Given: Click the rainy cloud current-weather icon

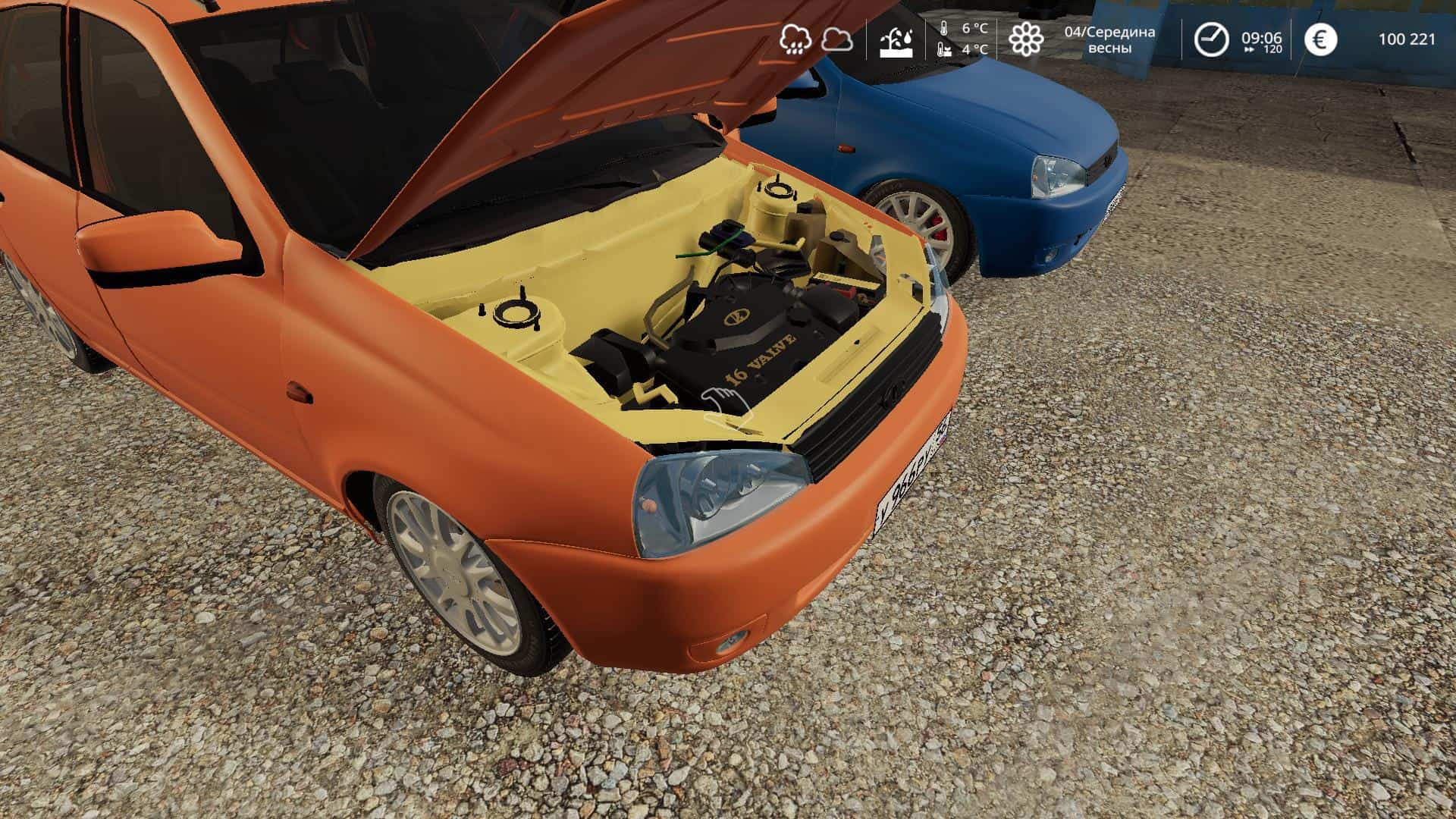Looking at the screenshot, I should [795, 39].
